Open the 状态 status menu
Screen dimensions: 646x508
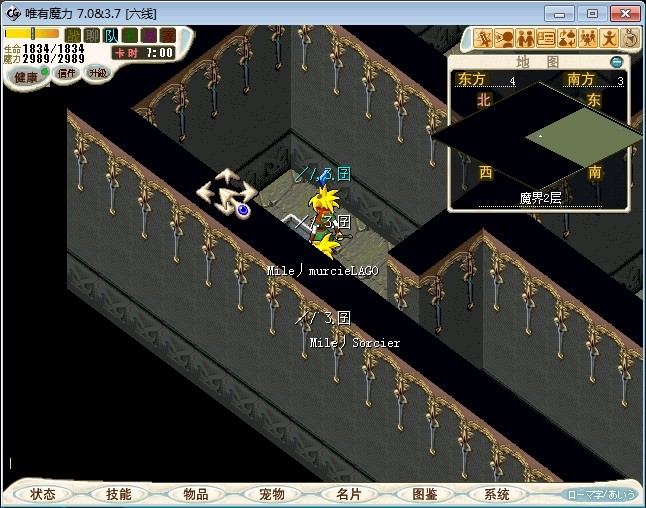[x=43, y=494]
